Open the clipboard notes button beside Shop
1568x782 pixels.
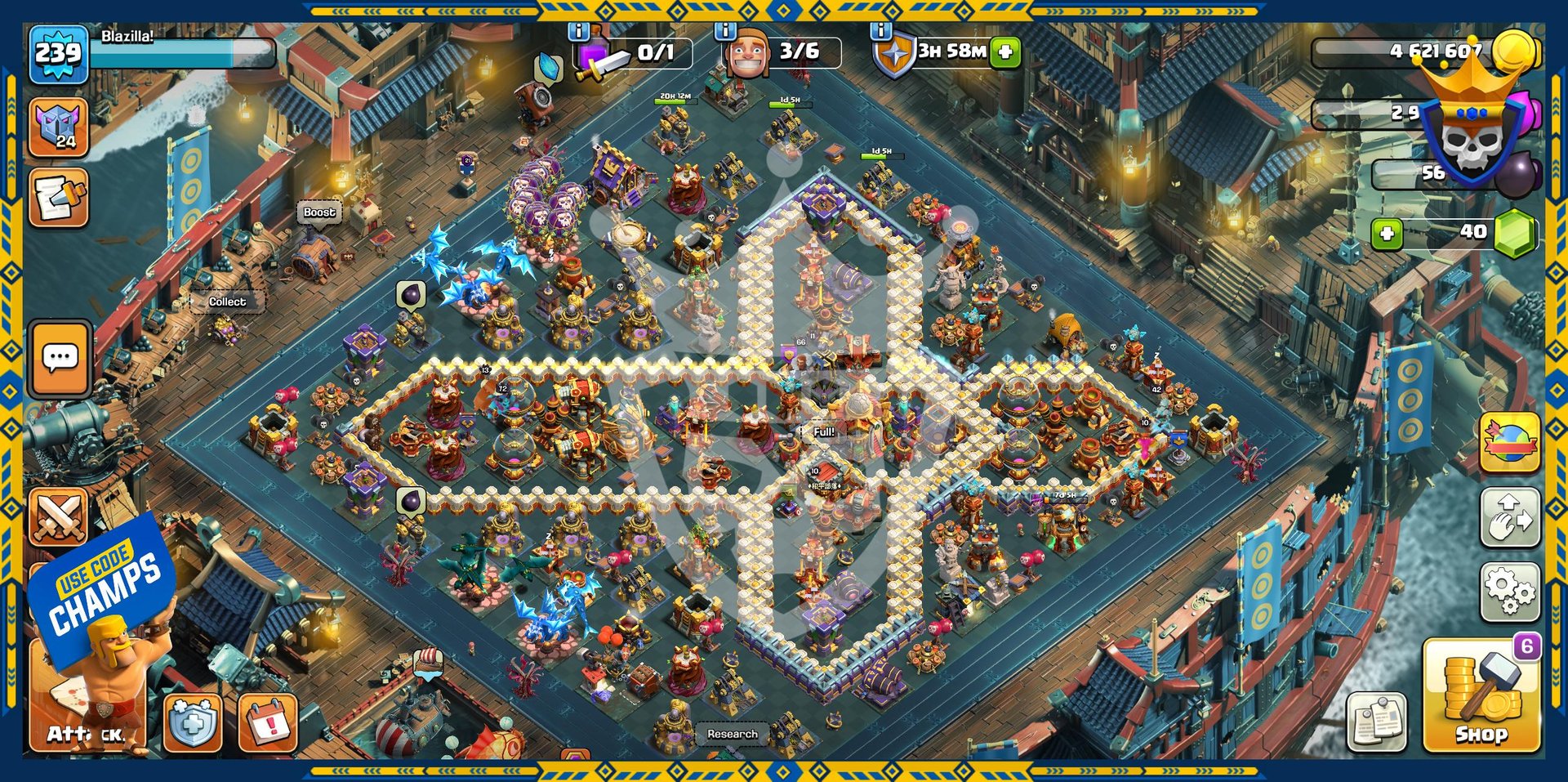1377,722
